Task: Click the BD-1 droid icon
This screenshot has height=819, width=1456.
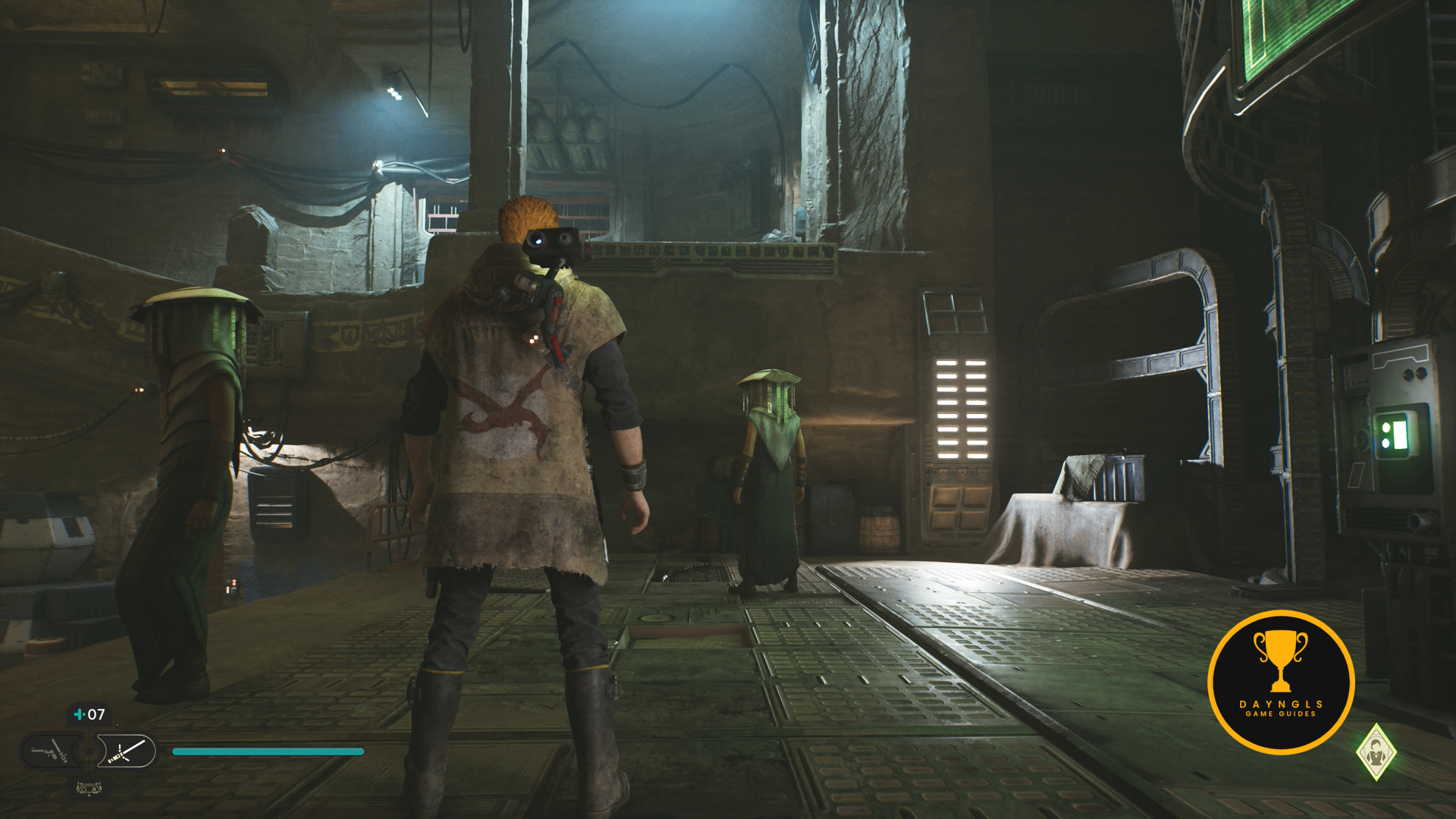Action: (89, 789)
